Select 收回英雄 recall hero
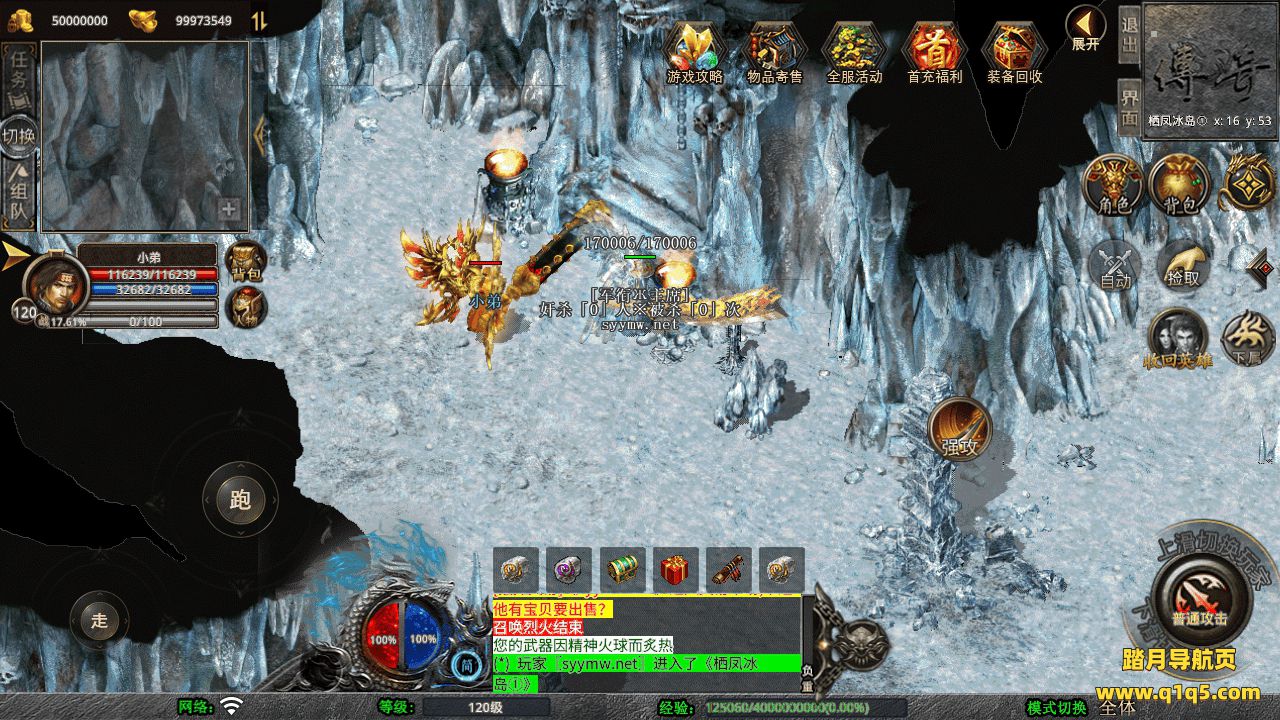Screen dimensions: 1280x720 pos(1177,340)
